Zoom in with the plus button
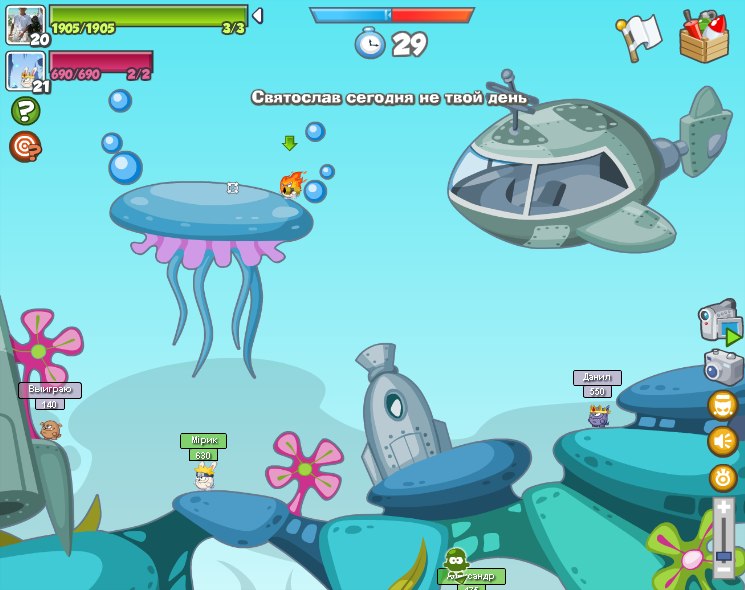This screenshot has width=745, height=590. pos(724,508)
